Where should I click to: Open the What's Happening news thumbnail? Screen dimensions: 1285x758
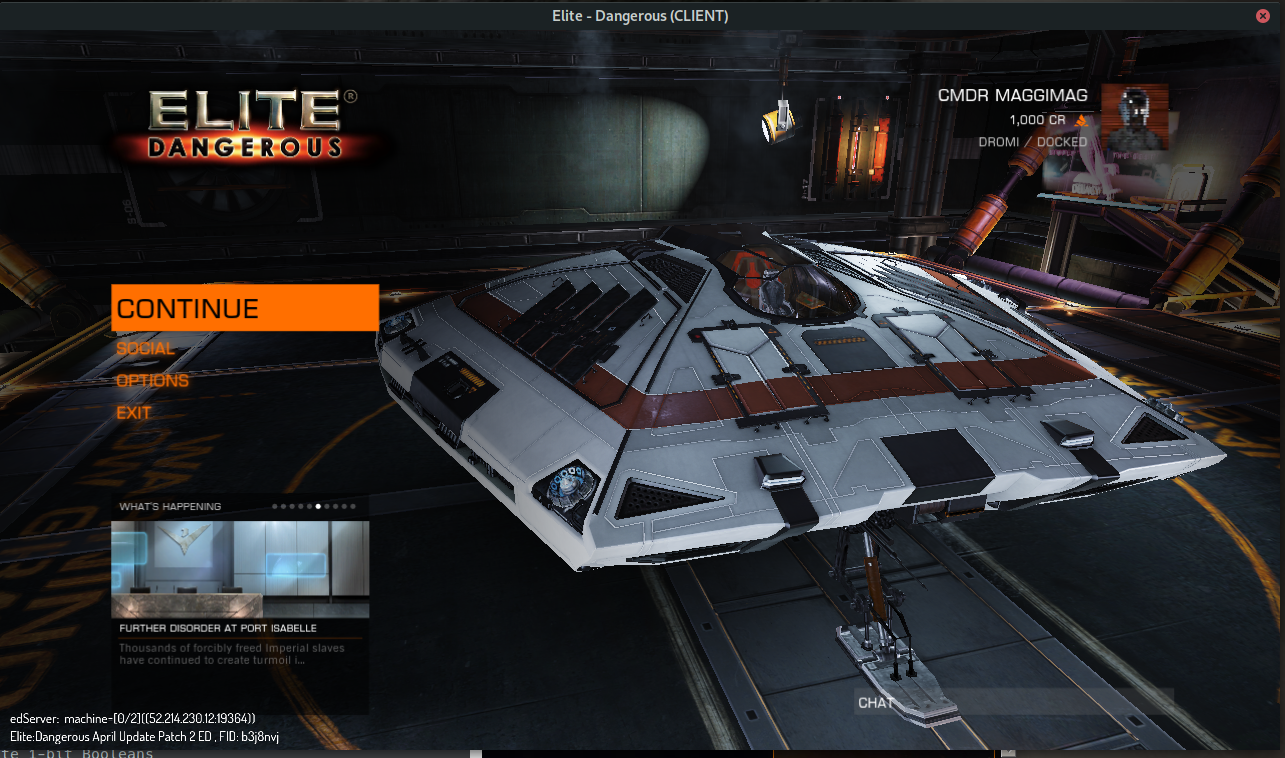click(240, 568)
